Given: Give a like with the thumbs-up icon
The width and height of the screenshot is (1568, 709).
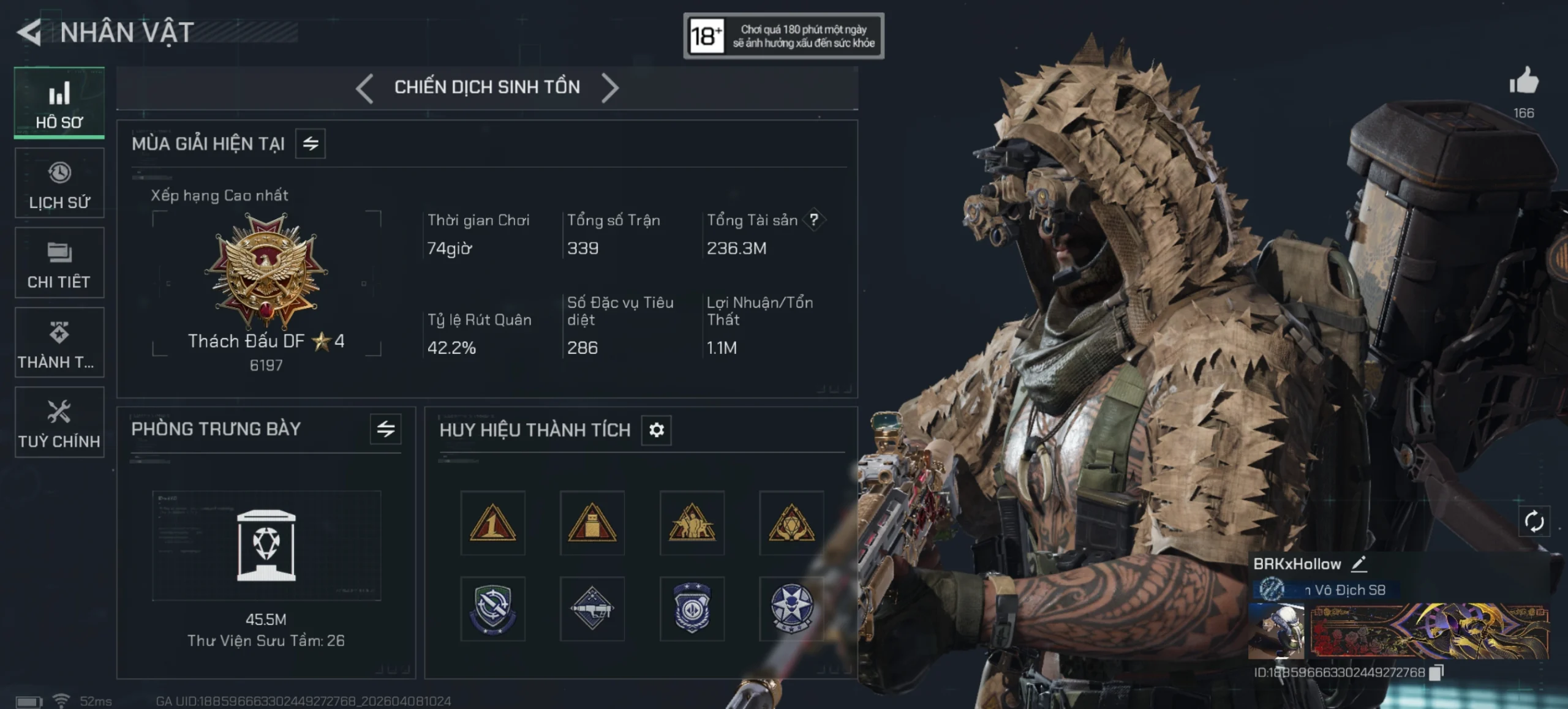Looking at the screenshot, I should (1523, 81).
